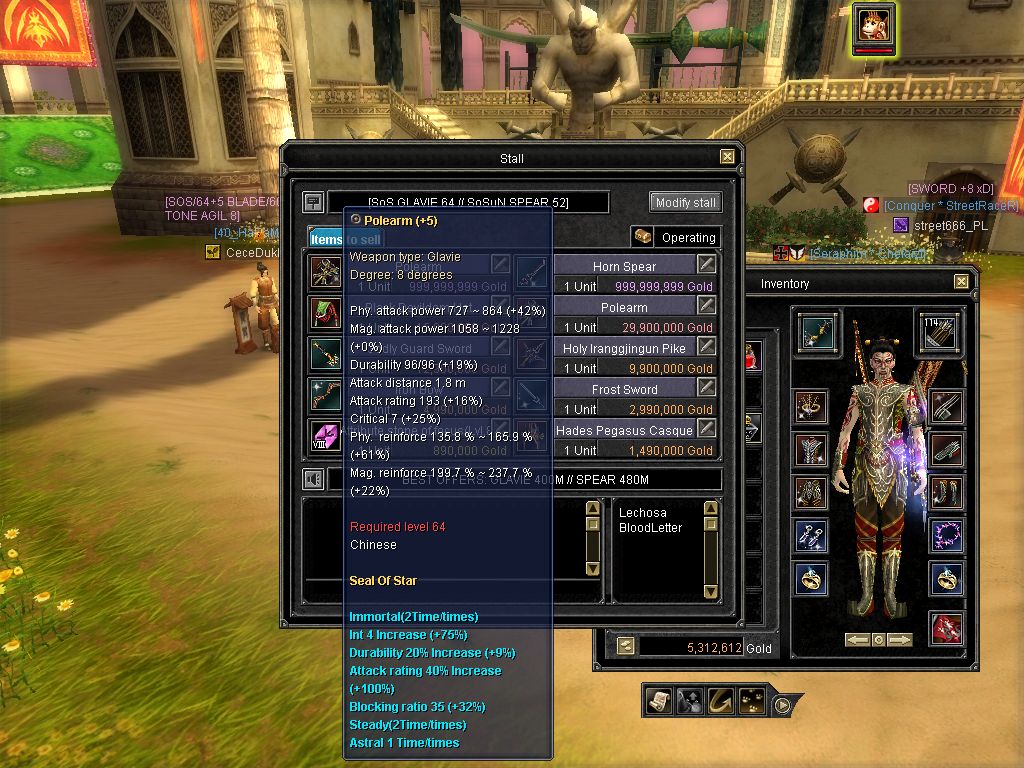Close the Inventory window
The image size is (1024, 768).
961,282
